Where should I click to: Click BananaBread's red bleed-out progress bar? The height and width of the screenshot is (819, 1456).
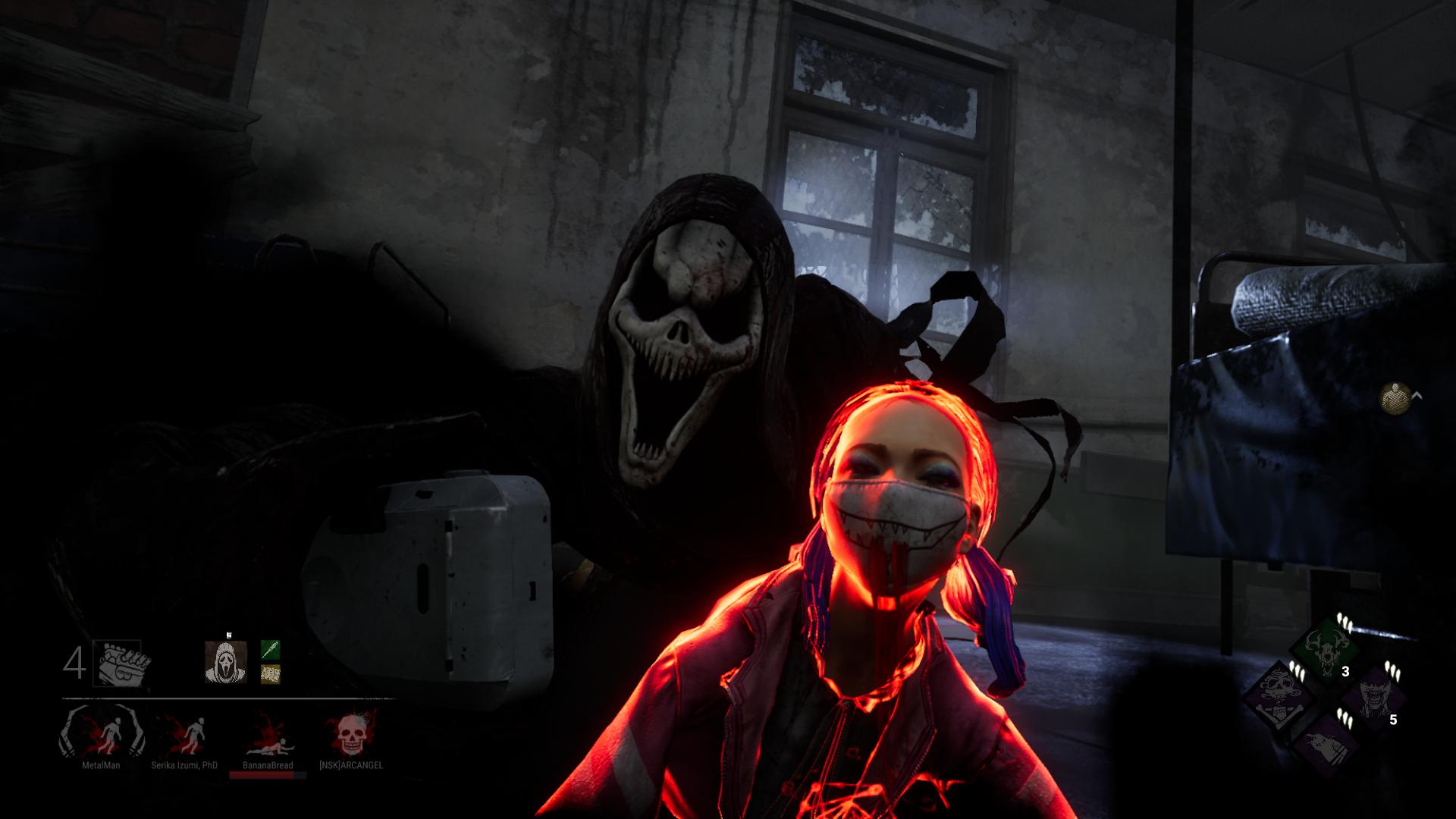pyautogui.click(x=267, y=774)
